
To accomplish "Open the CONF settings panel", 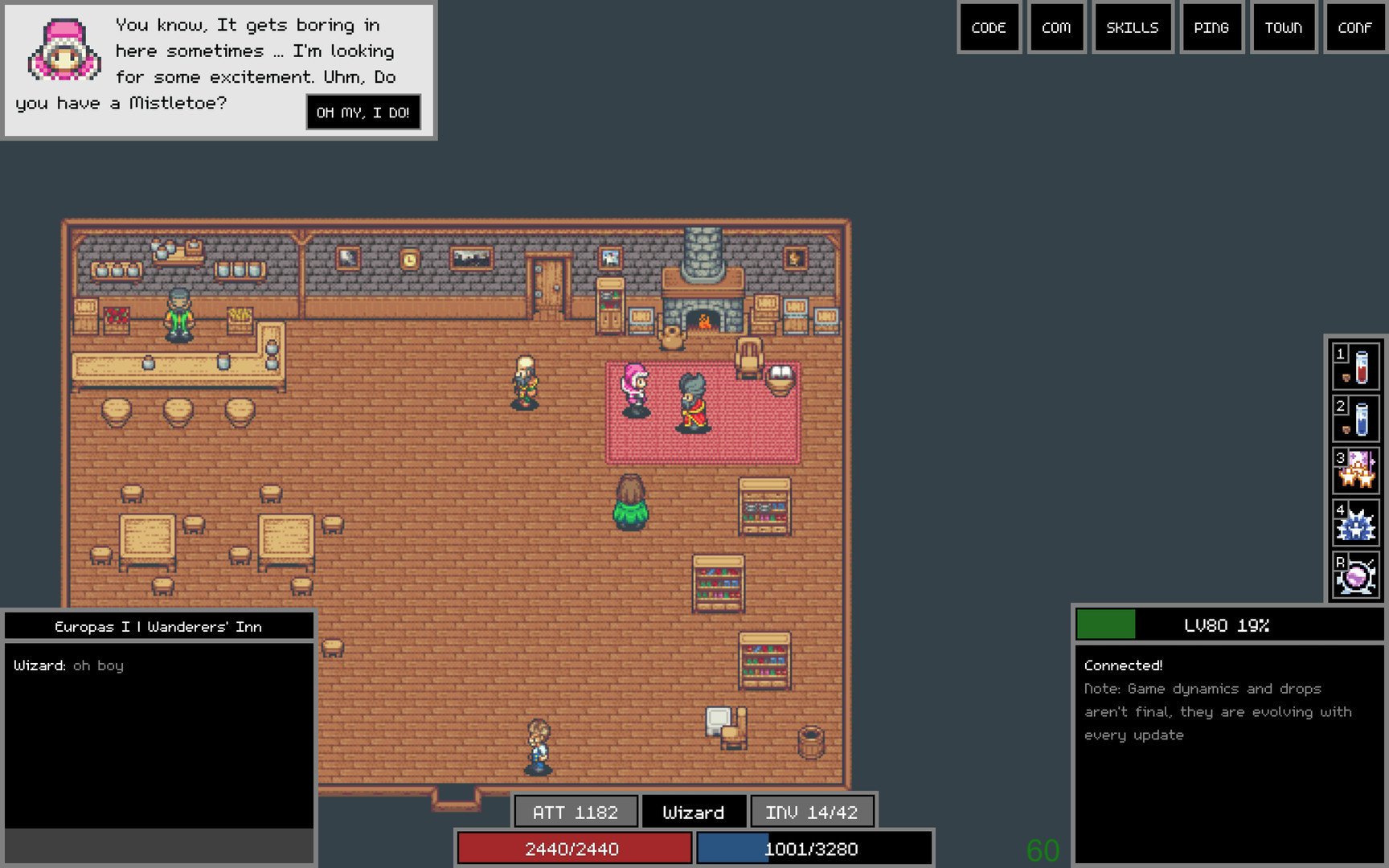I will pos(1354,27).
